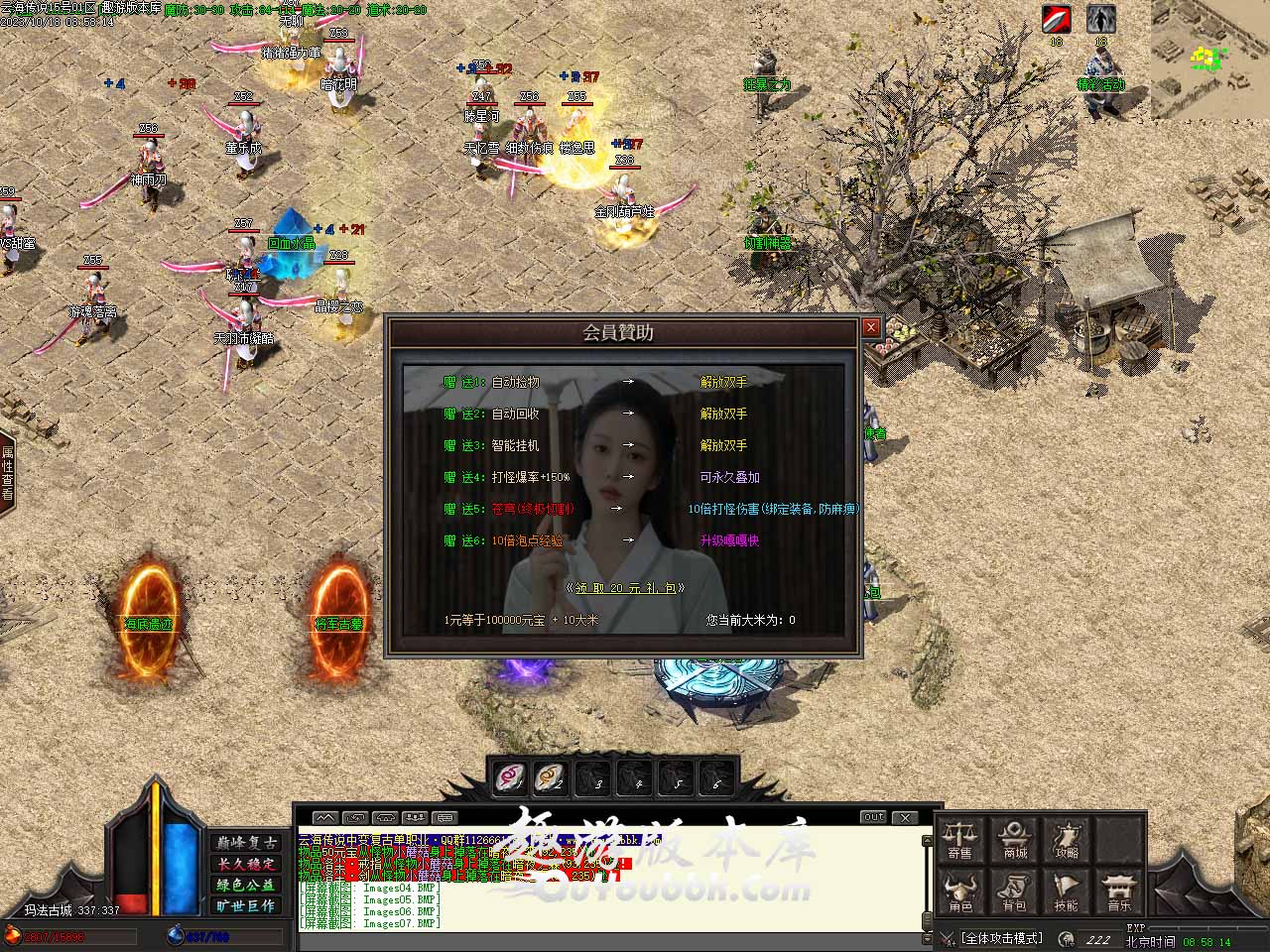Open the 背包 inventory bag
The width and height of the screenshot is (1270, 952).
click(x=1014, y=892)
